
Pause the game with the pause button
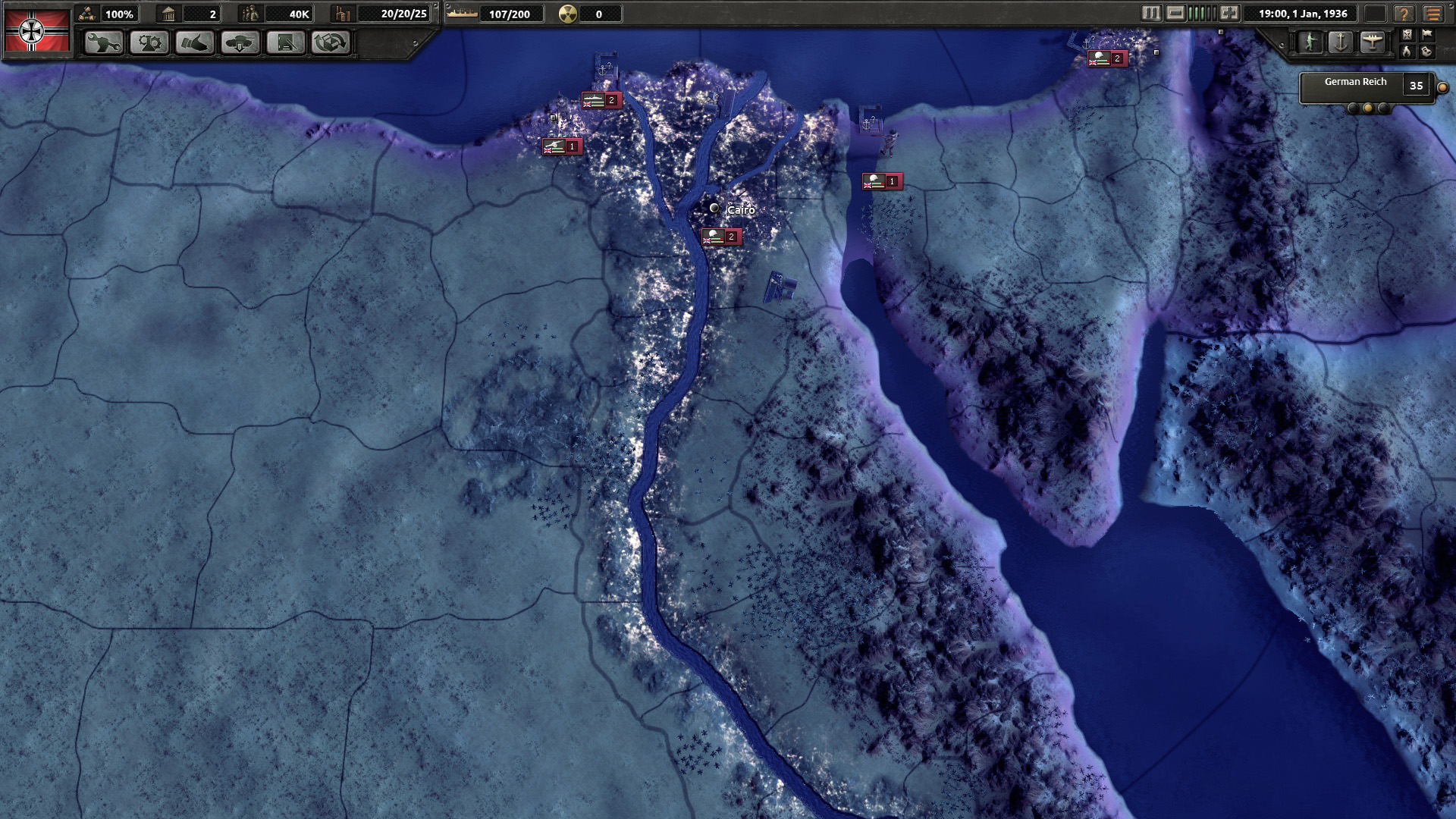coord(1150,13)
